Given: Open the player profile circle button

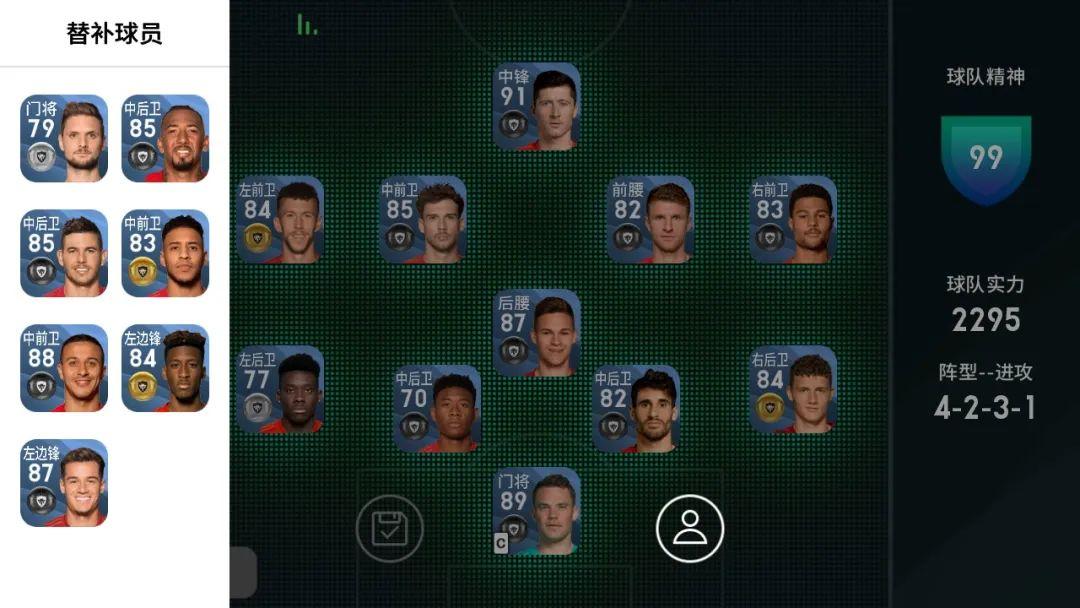Looking at the screenshot, I should point(690,528).
